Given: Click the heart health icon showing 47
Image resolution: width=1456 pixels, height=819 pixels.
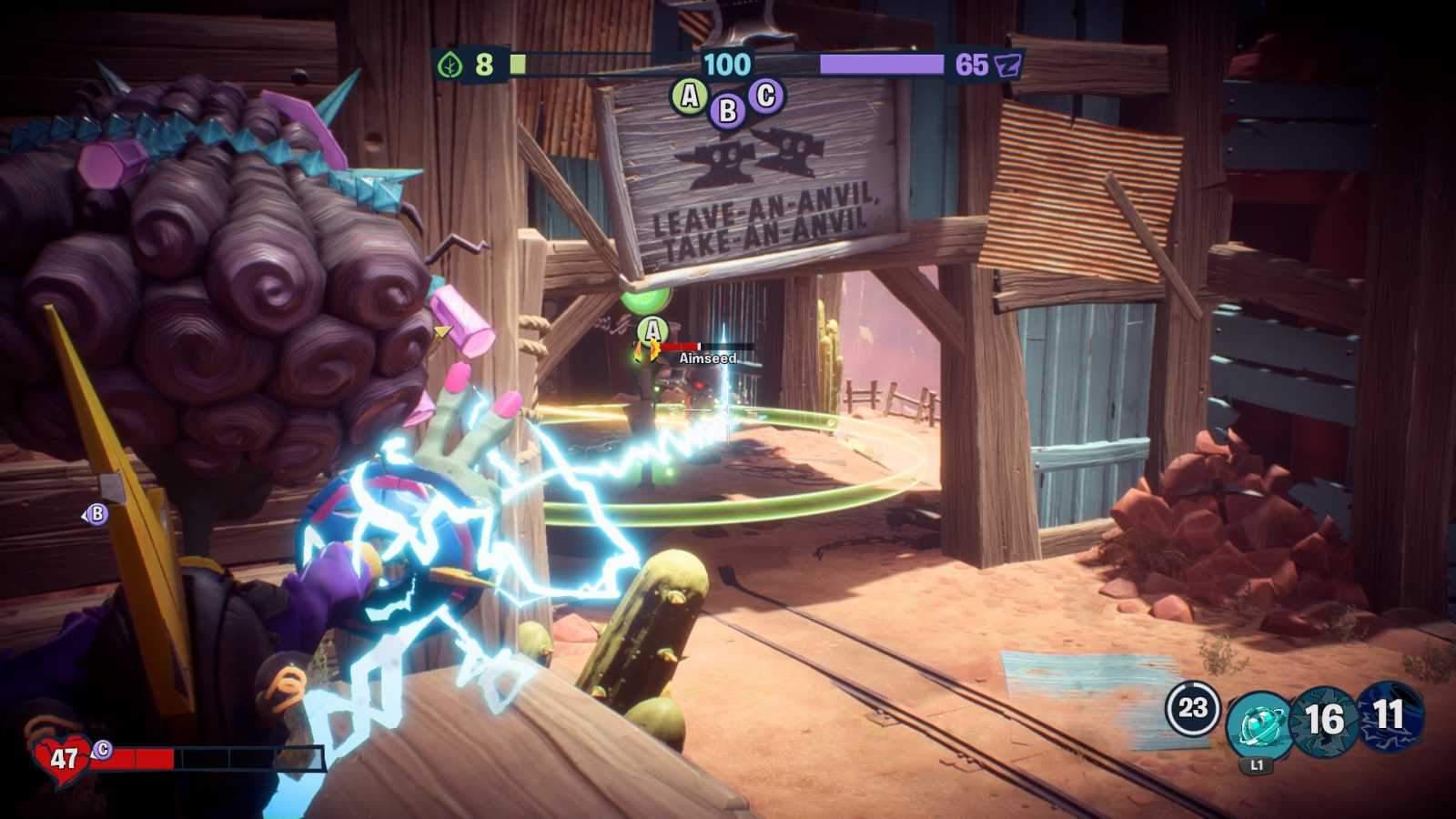Looking at the screenshot, I should pos(63,757).
